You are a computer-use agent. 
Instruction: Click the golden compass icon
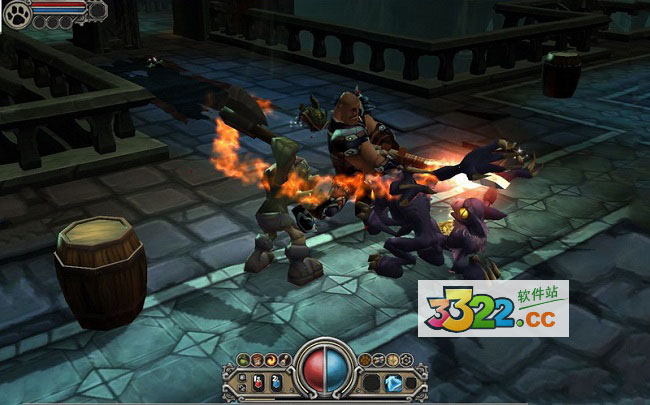(x=392, y=359)
